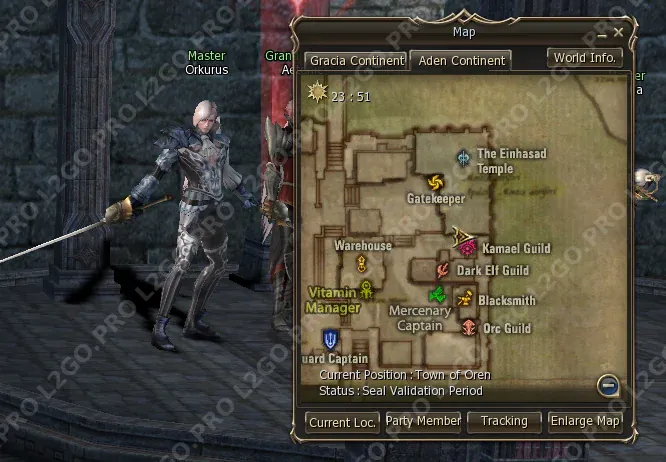Switch to the Gracia Continent tab
Viewport: 666px width, 462px height.
(356, 61)
